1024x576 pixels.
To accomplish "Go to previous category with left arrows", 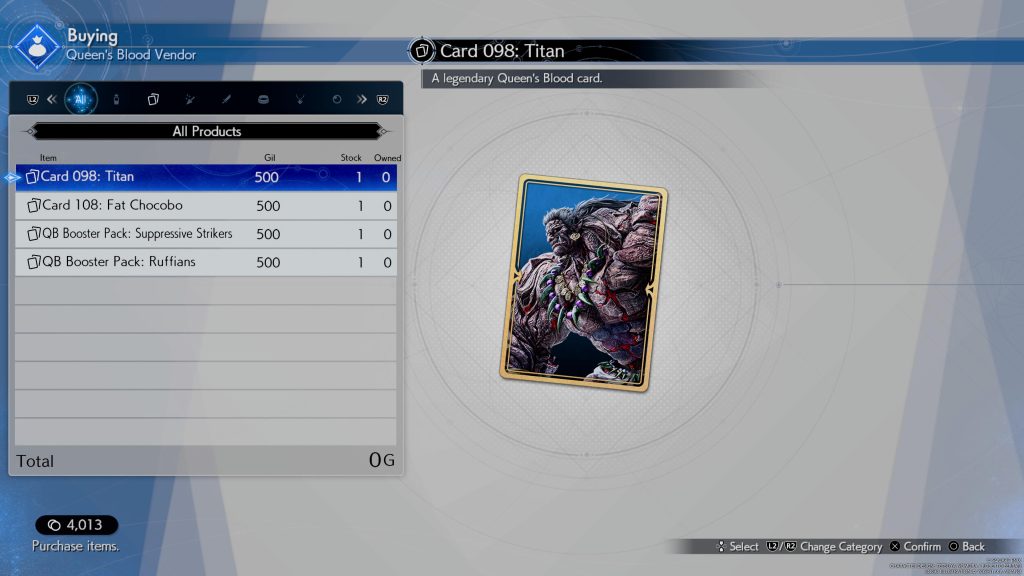I will coord(52,99).
